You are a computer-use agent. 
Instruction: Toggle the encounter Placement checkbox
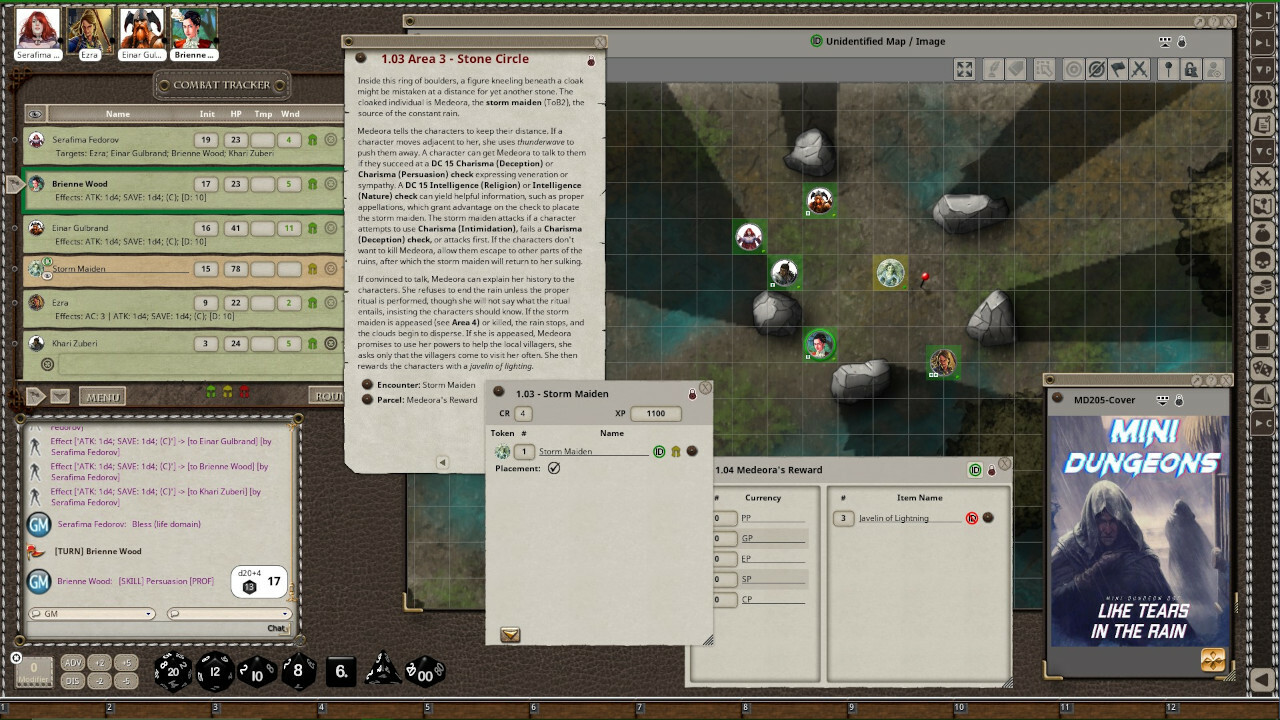(x=554, y=468)
